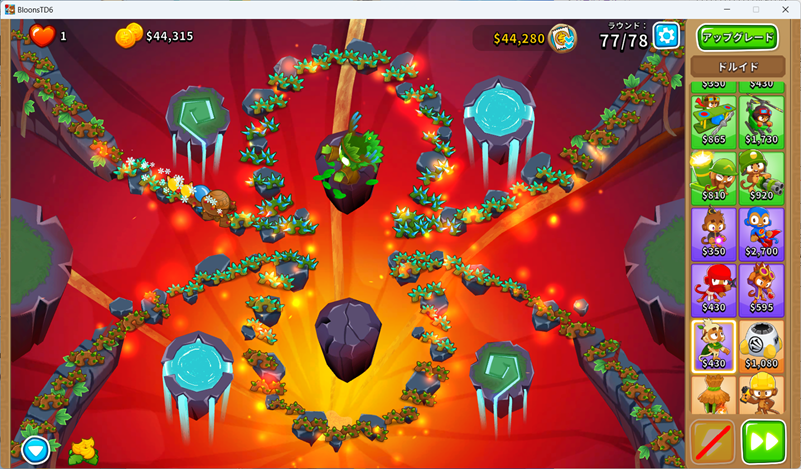
Task: Select the Banana Farm tower
Action: coord(713,396)
